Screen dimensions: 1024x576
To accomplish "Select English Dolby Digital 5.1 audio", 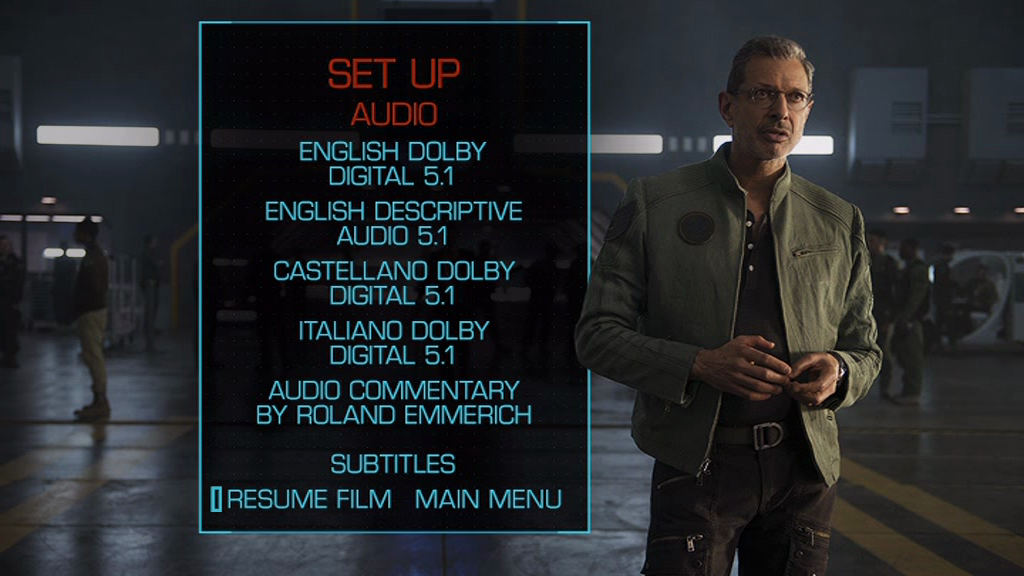I will pos(393,165).
